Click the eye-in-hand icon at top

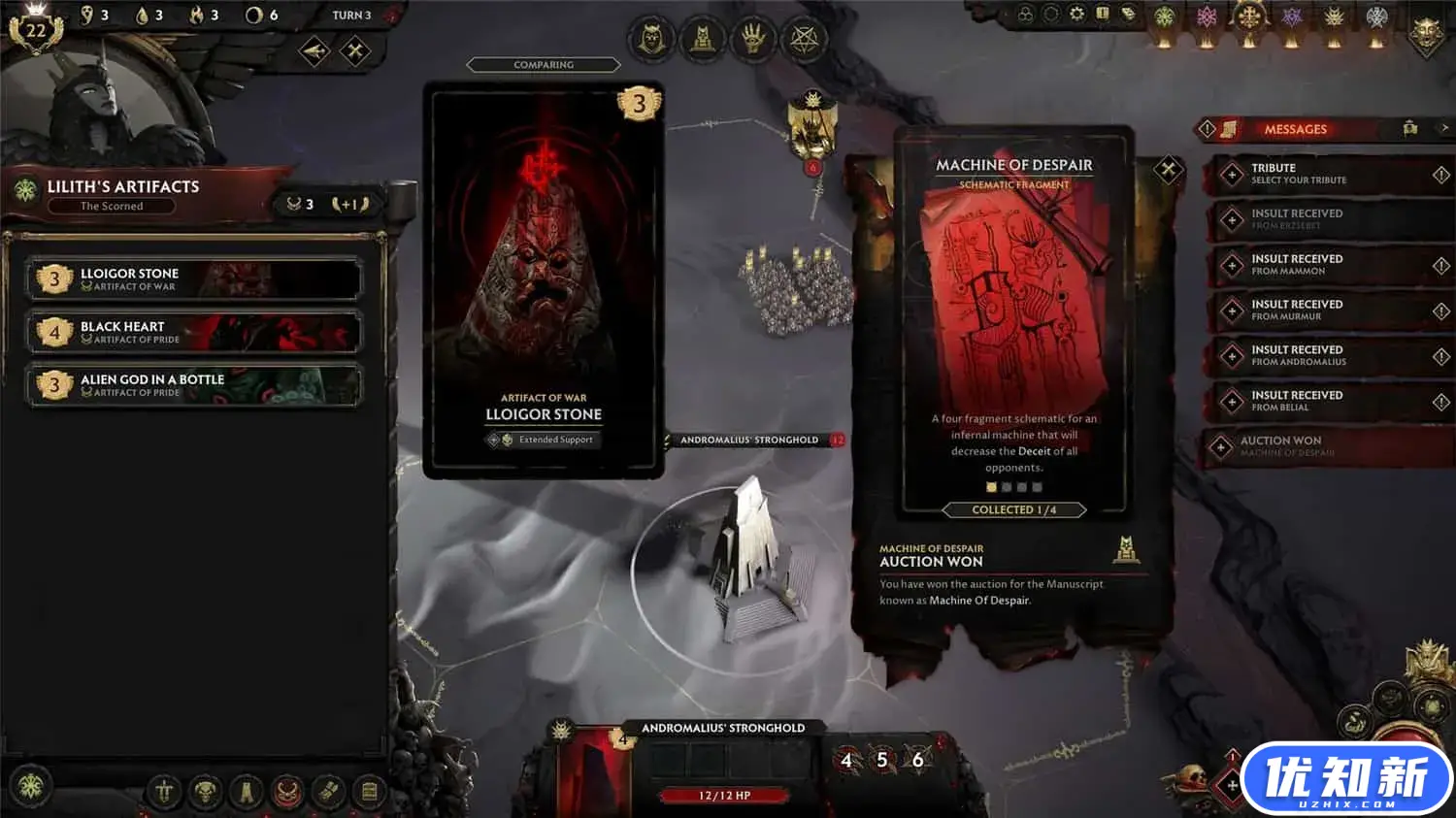click(x=753, y=39)
